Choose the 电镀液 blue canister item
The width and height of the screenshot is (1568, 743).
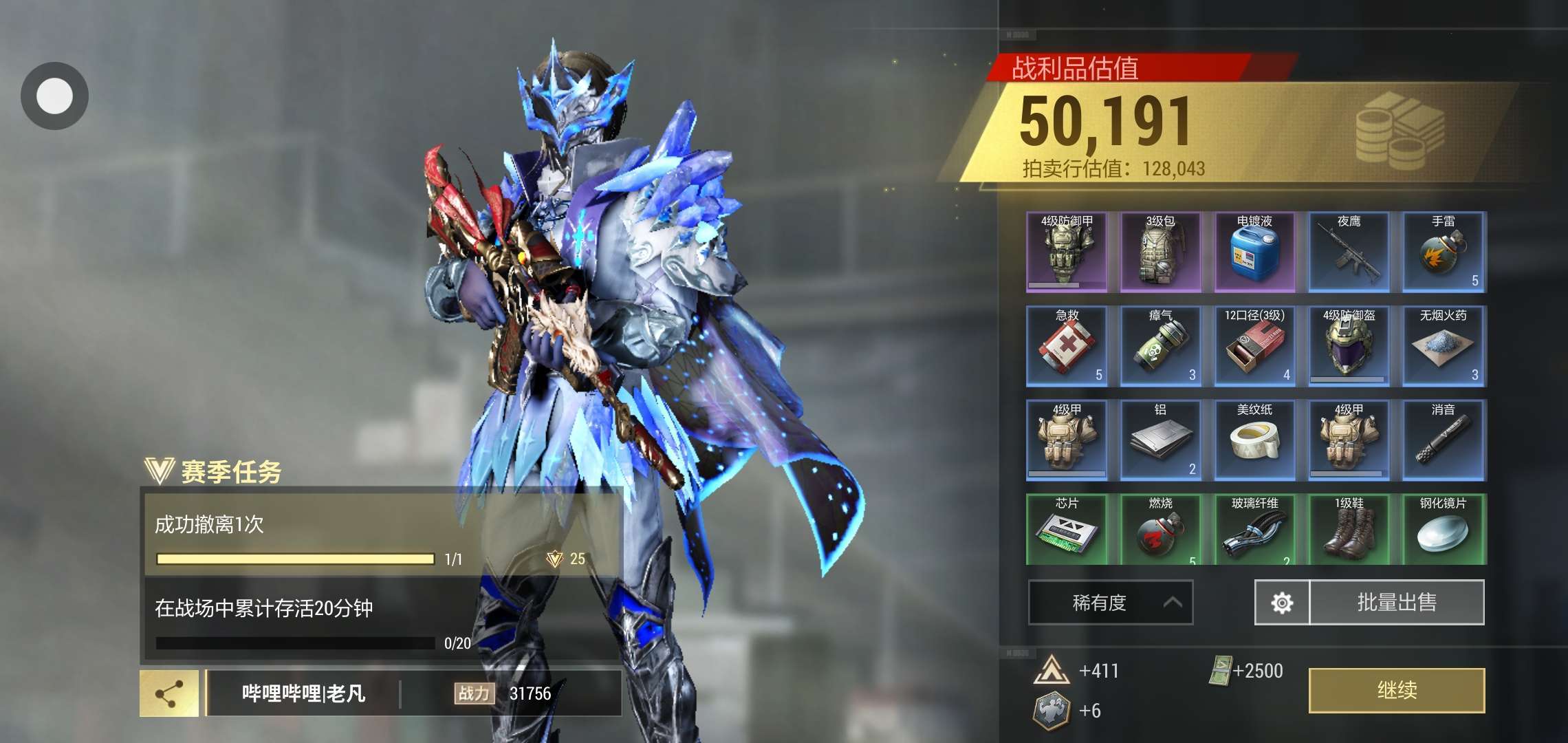(1255, 252)
